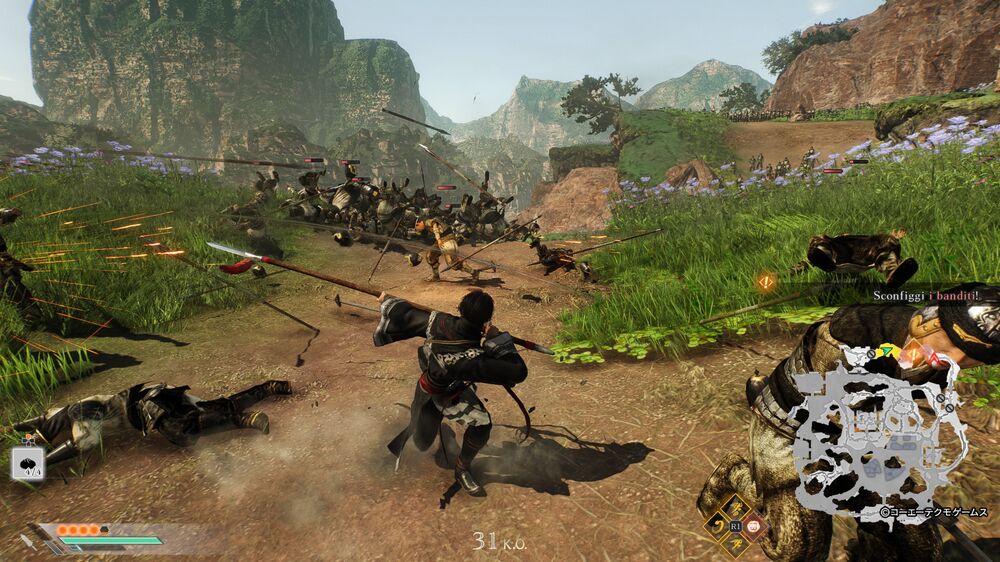
Task: Click the equipped weapon icon beside the health bar
Action: pos(30,543)
